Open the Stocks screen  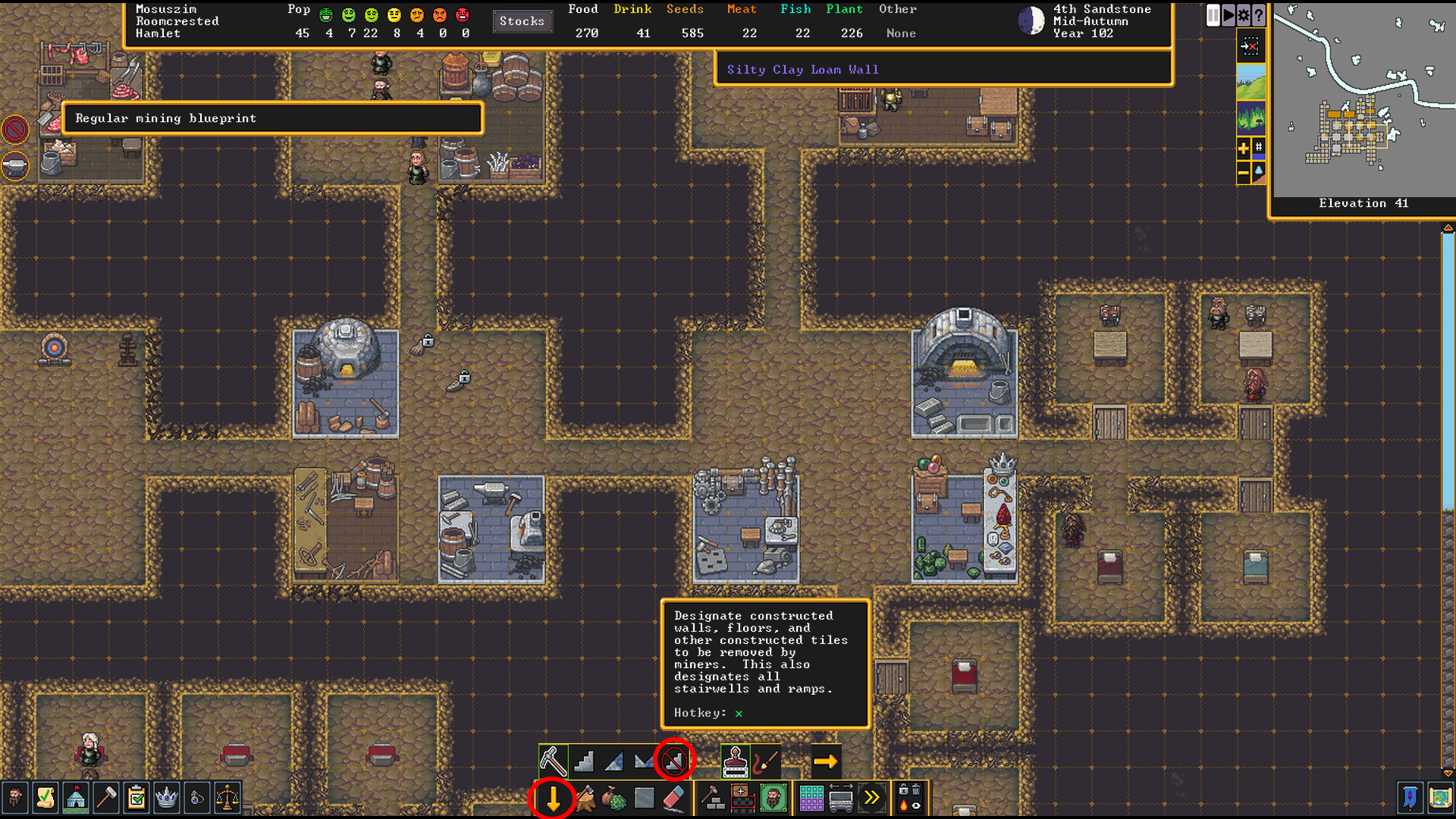click(x=522, y=21)
